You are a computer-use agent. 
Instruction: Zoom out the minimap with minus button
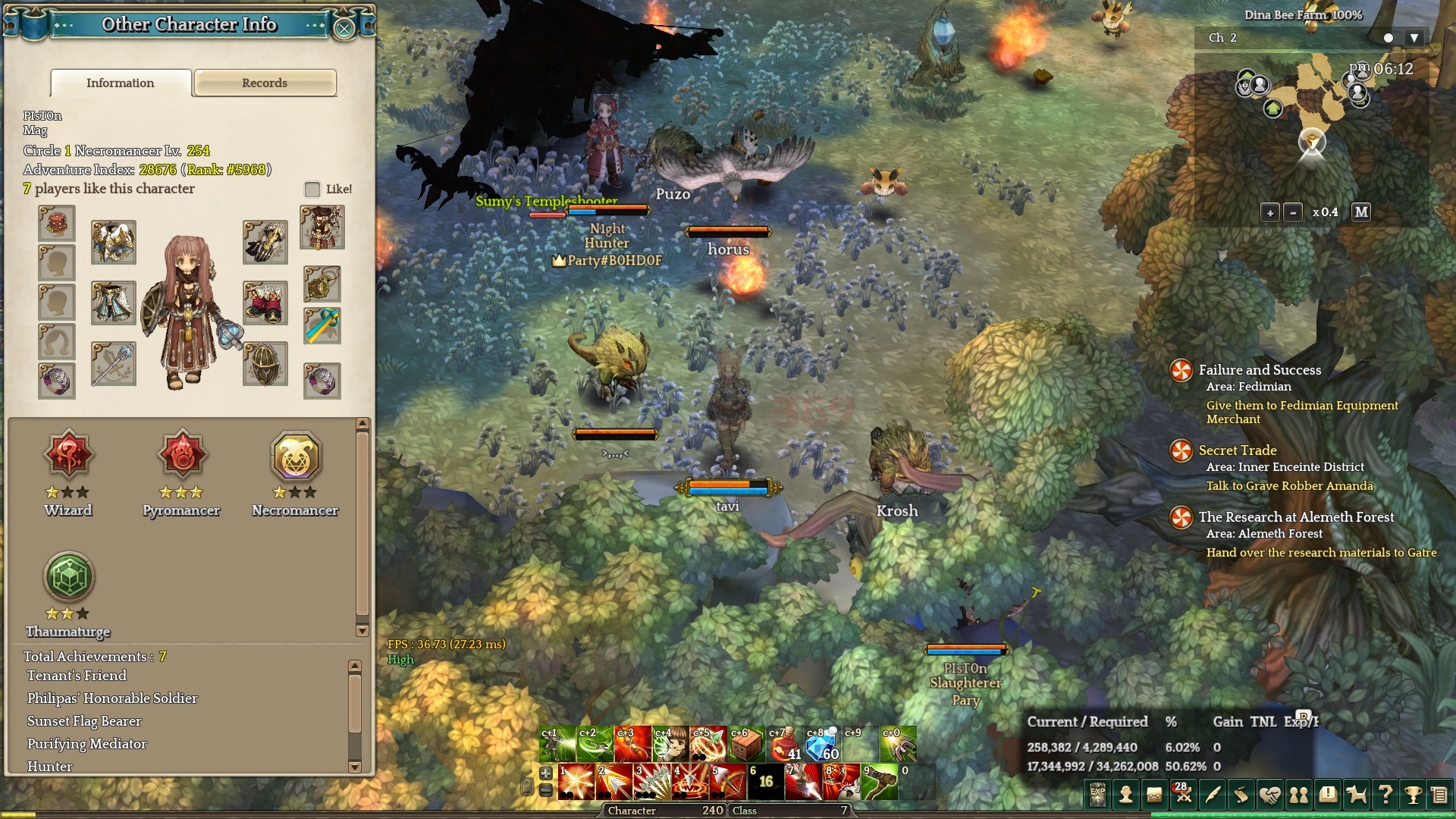[1293, 212]
